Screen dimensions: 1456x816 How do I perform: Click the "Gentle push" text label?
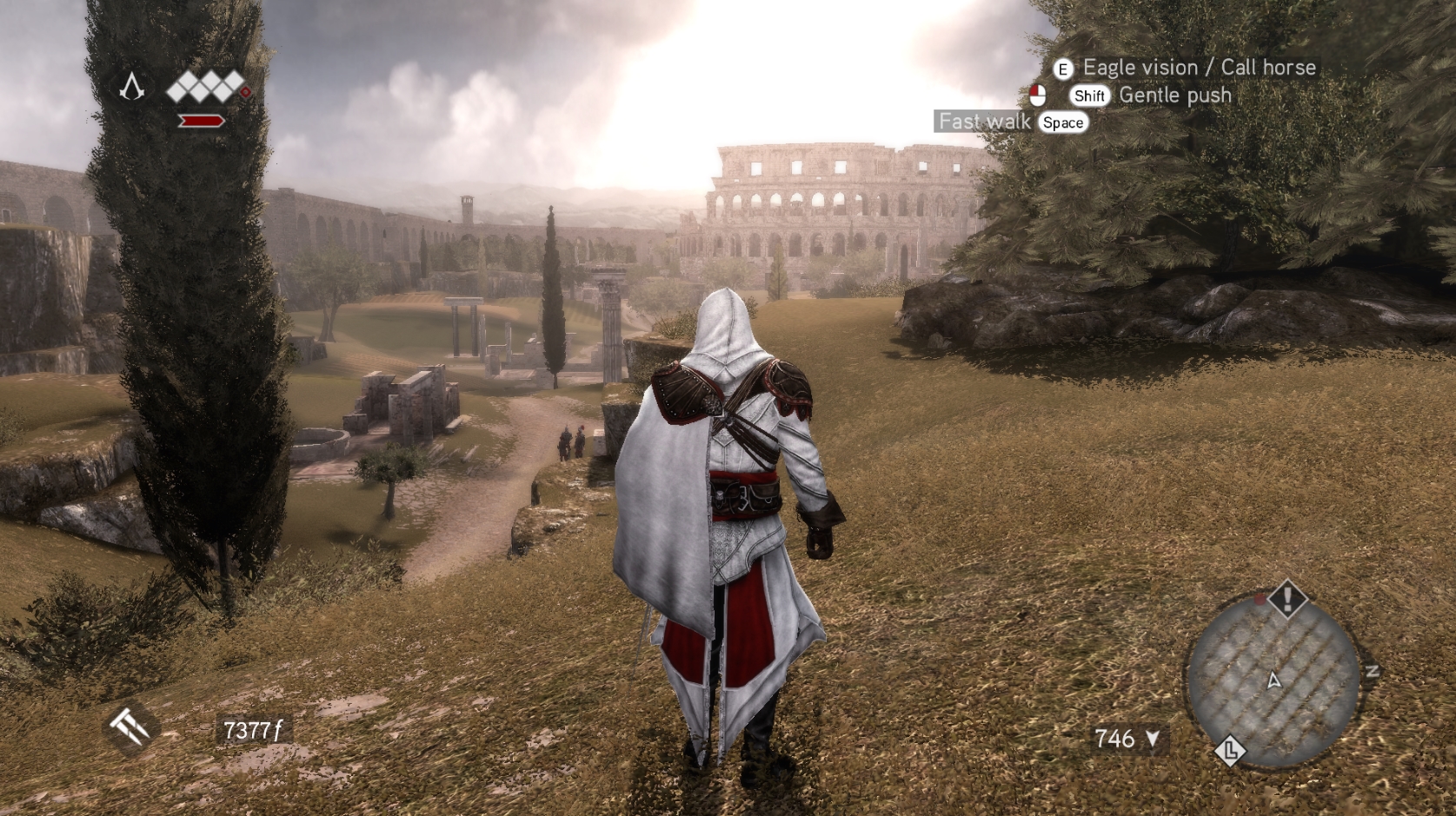click(1173, 96)
